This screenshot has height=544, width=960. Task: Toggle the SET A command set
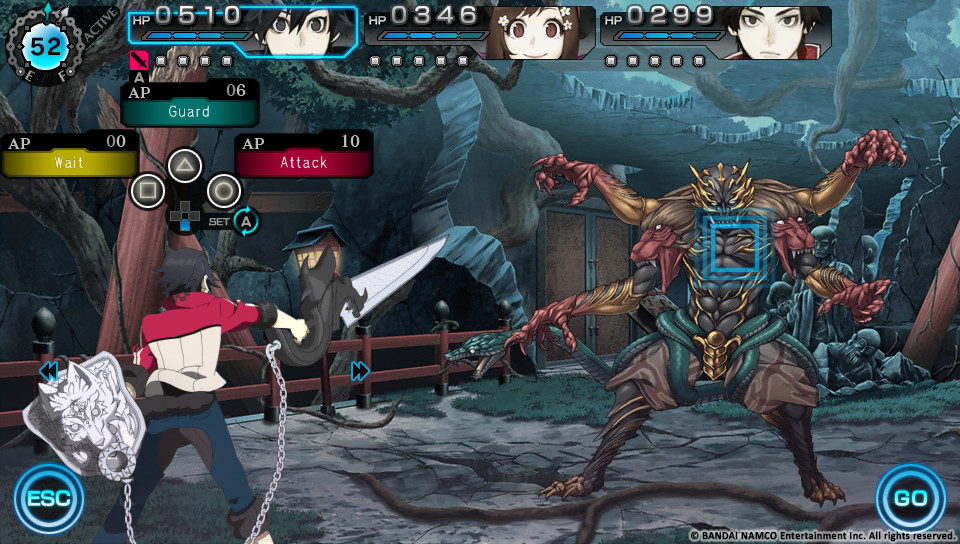pyautogui.click(x=246, y=221)
